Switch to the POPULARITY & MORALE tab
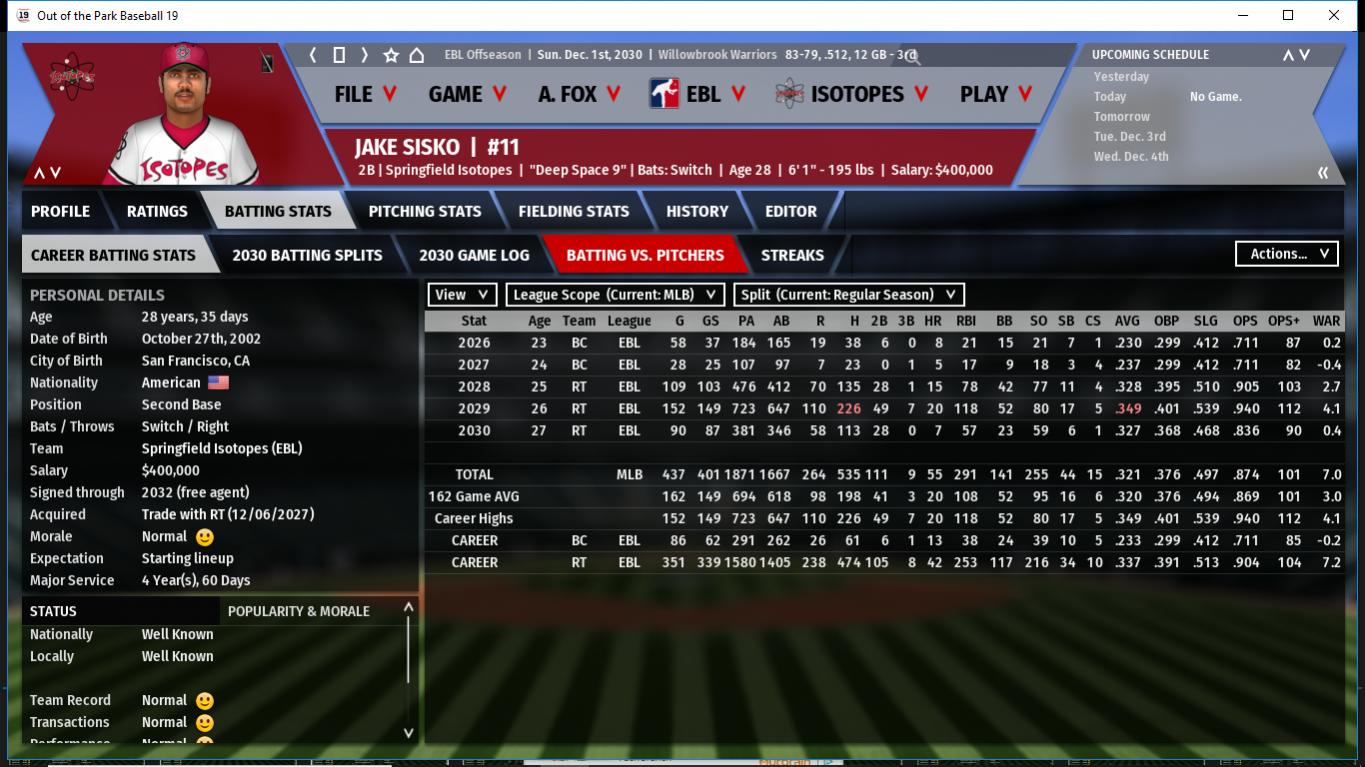 (298, 611)
